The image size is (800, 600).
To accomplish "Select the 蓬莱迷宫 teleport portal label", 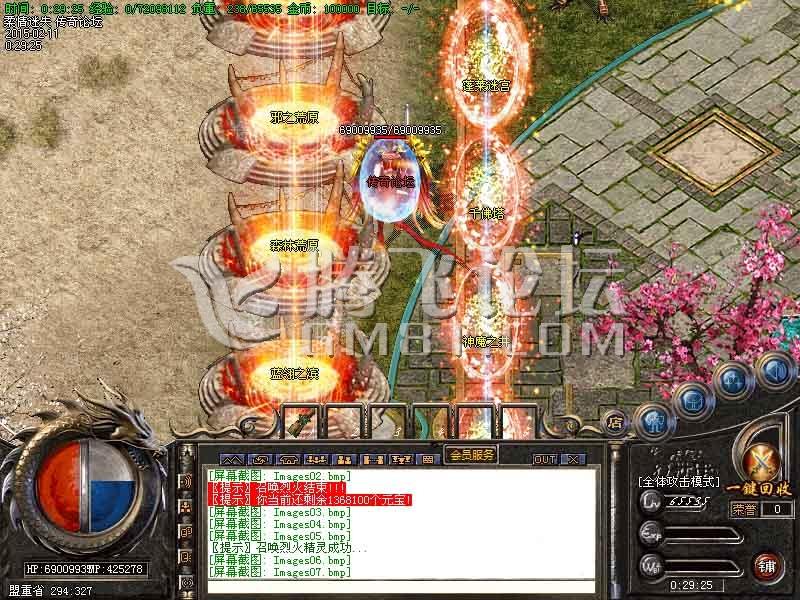I will pyautogui.click(x=487, y=86).
